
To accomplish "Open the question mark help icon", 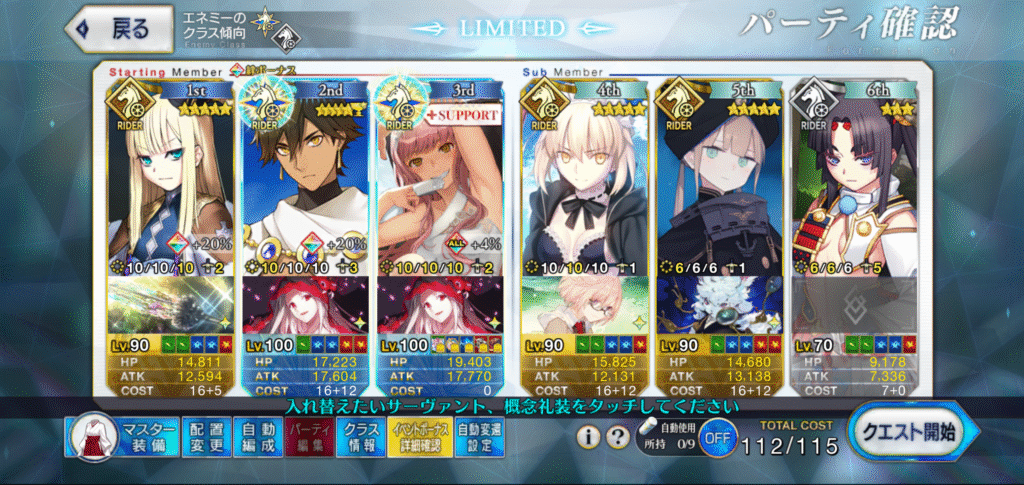I will coord(621,437).
